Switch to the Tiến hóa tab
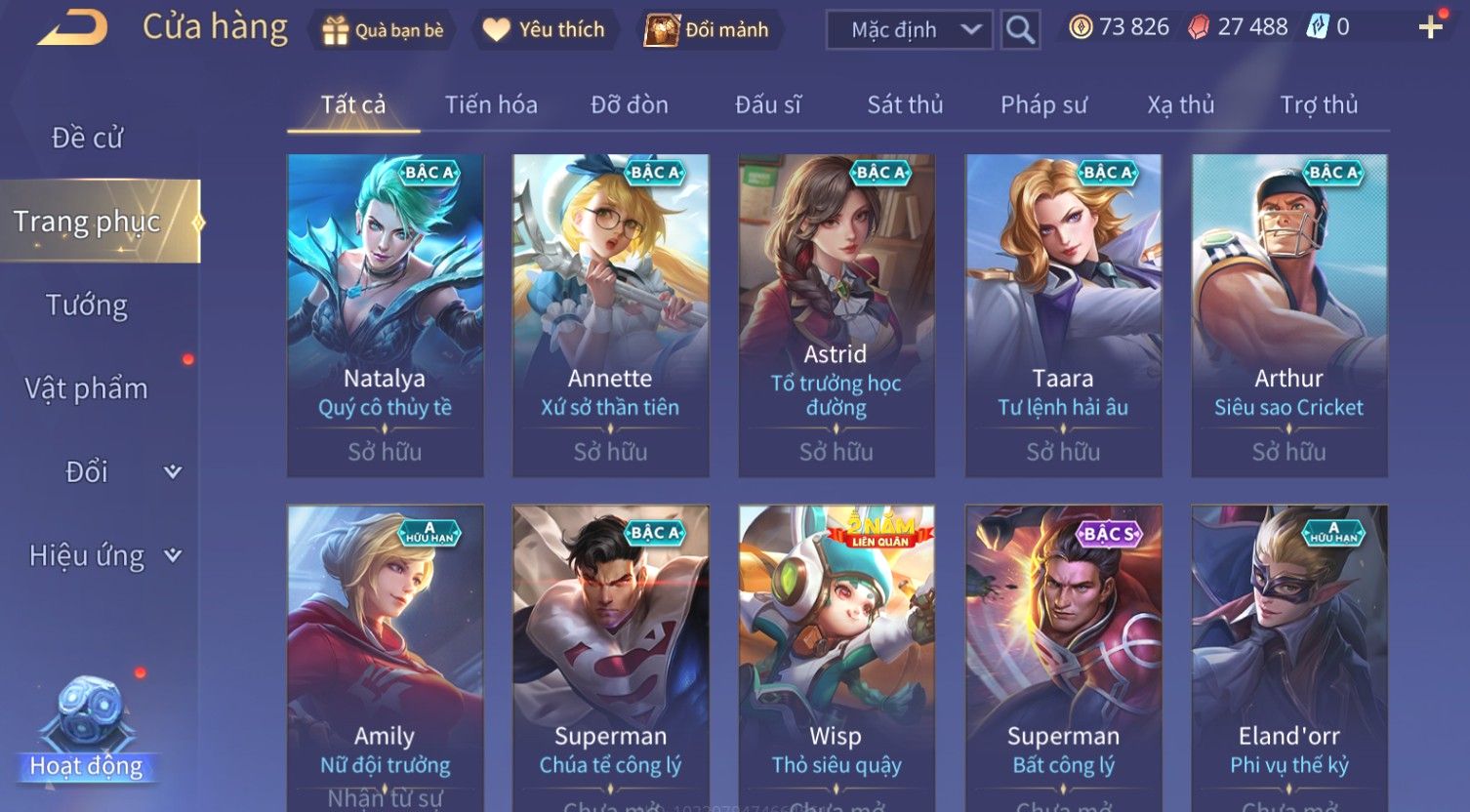Image resolution: width=1470 pixels, height=812 pixels. [x=491, y=104]
